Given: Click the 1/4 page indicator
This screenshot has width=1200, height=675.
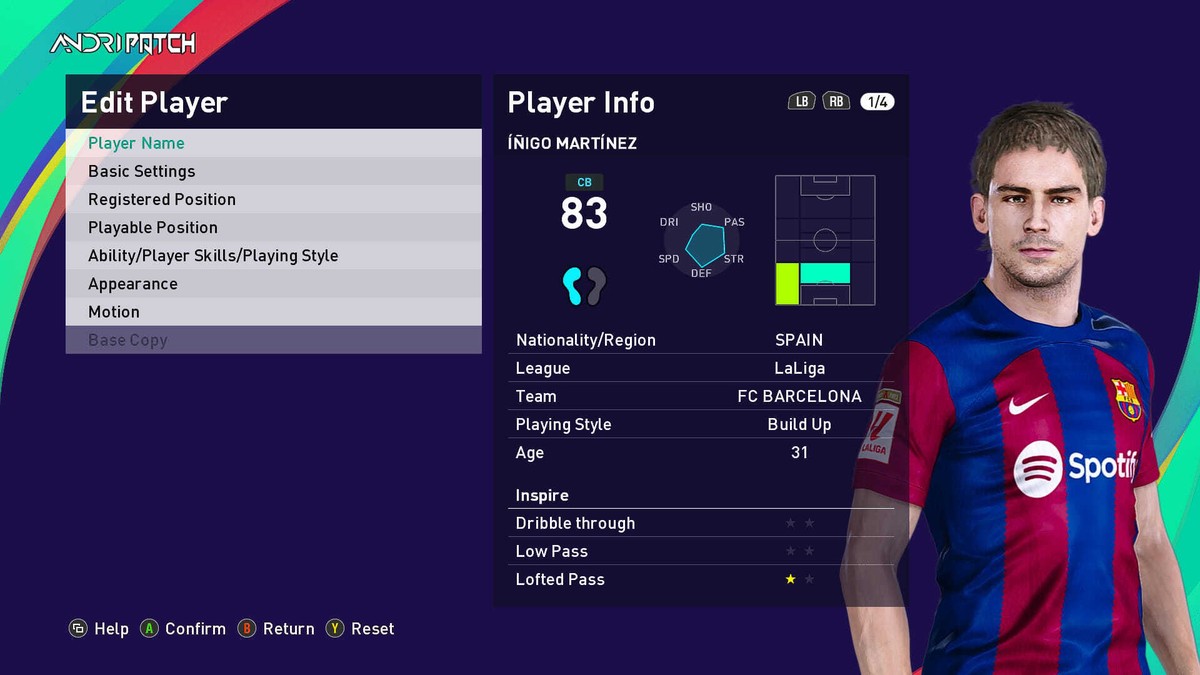Looking at the screenshot, I should coord(877,102).
